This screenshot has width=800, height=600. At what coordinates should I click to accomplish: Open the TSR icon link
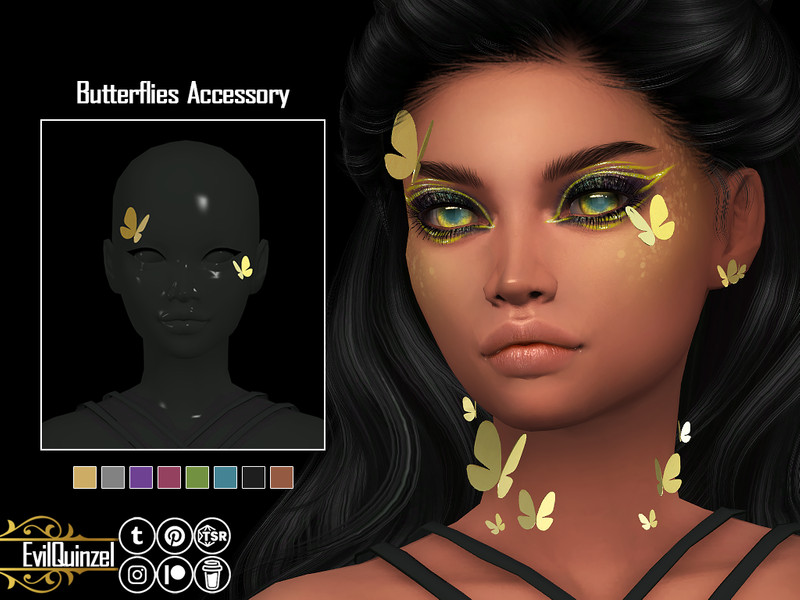(x=212, y=536)
